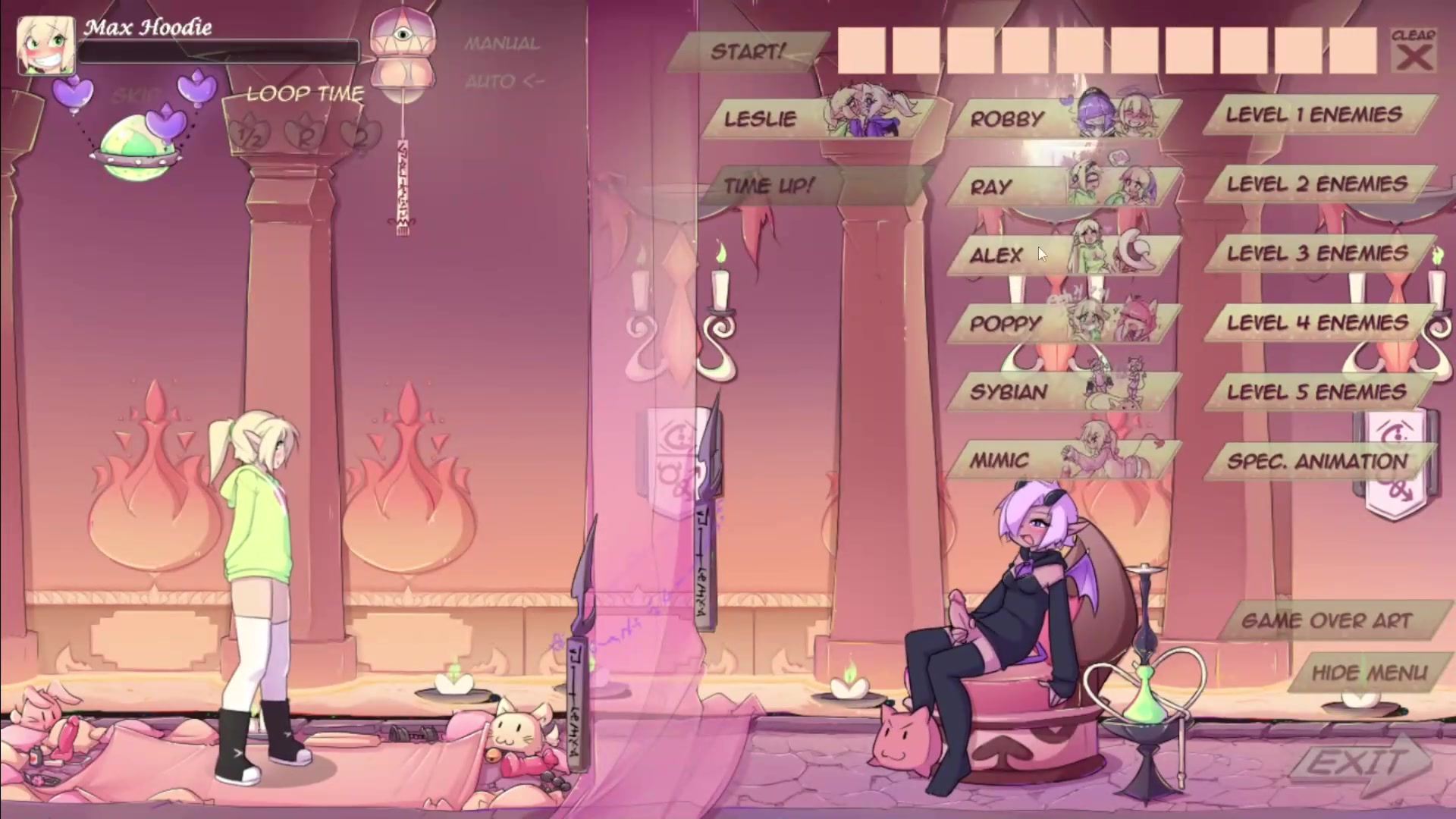Switch to Level 2 Enemies
This screenshot has height=819, width=1456.
tap(1318, 184)
